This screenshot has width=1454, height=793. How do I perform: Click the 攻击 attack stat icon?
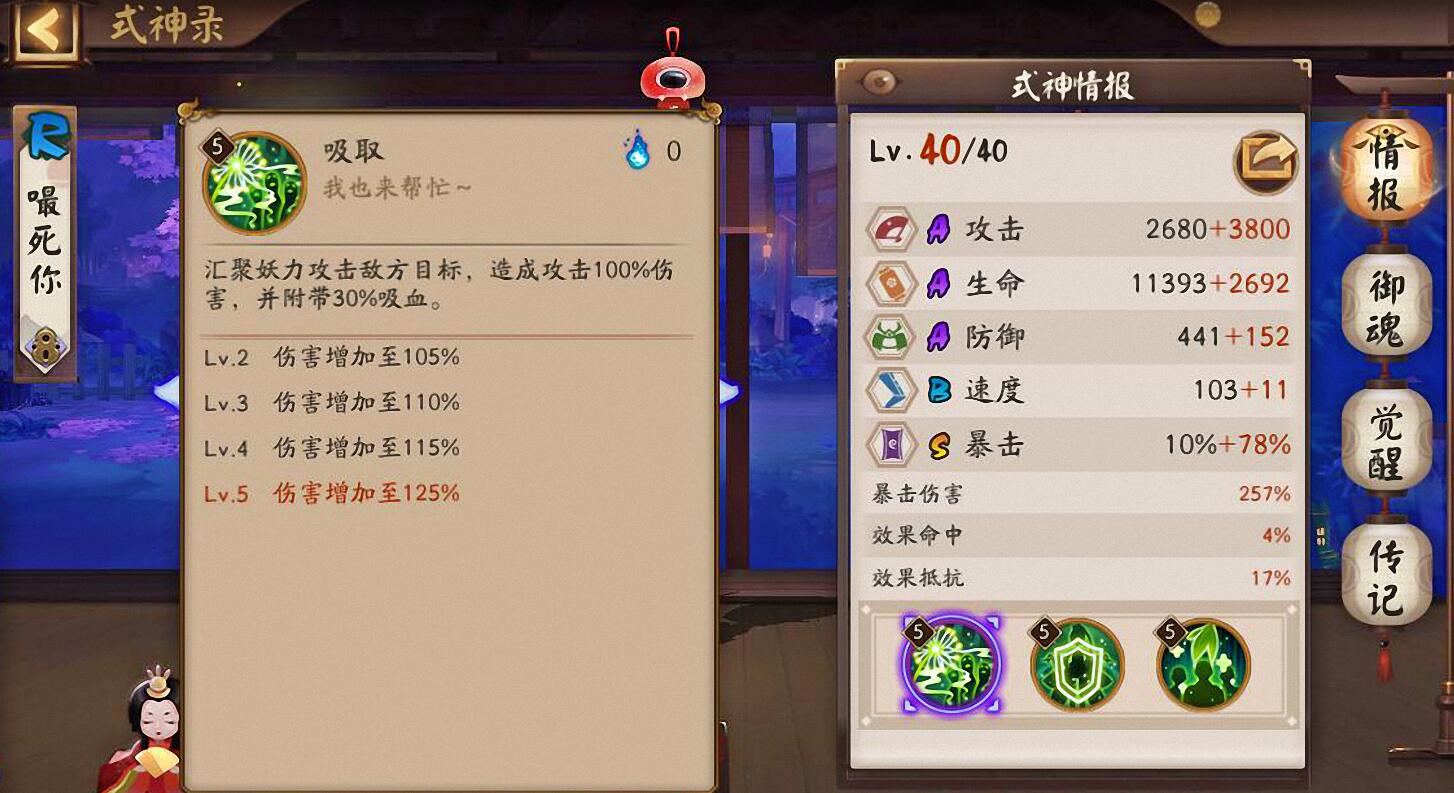[891, 228]
